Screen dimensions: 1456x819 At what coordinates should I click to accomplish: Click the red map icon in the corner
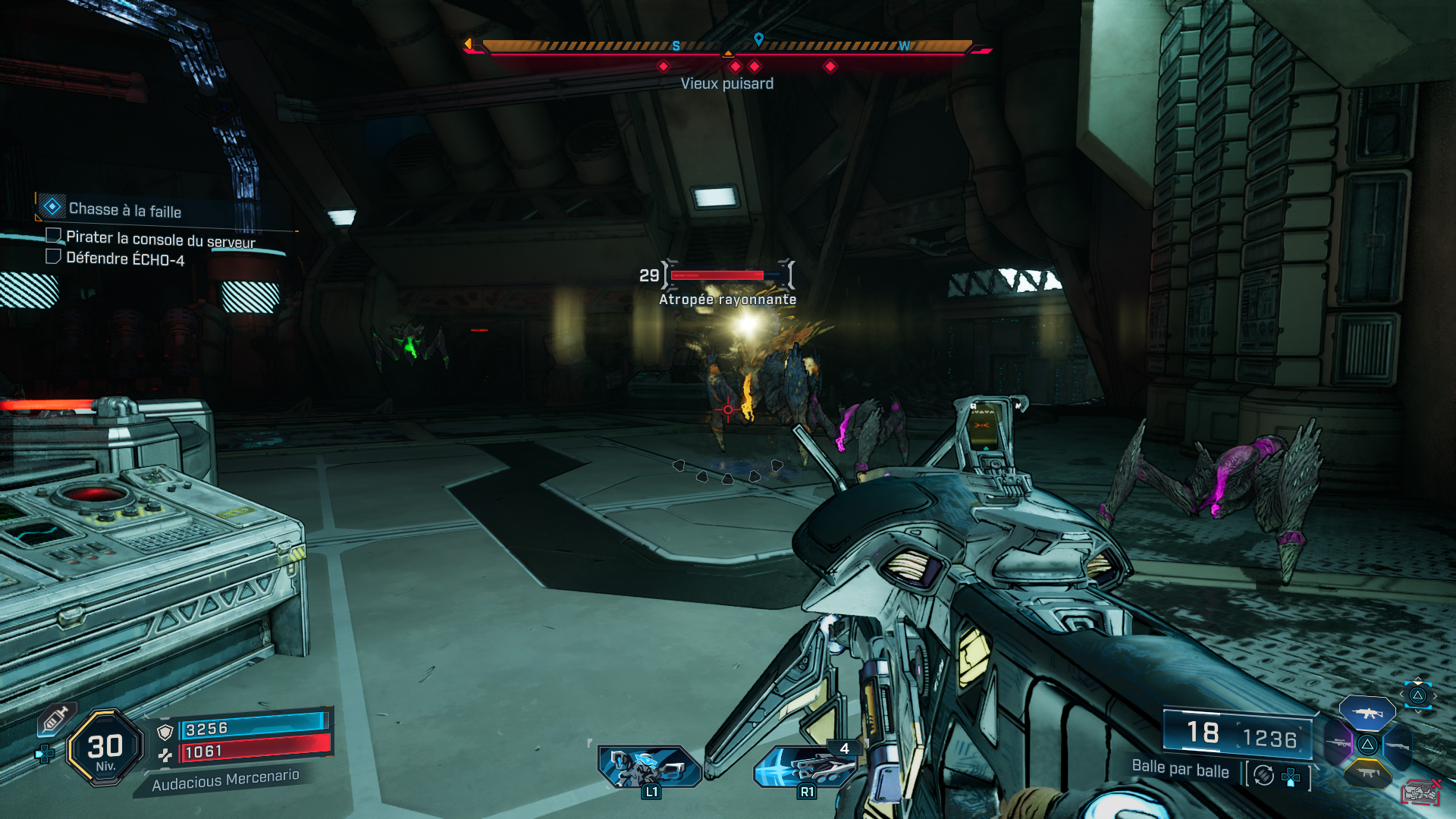1421,793
